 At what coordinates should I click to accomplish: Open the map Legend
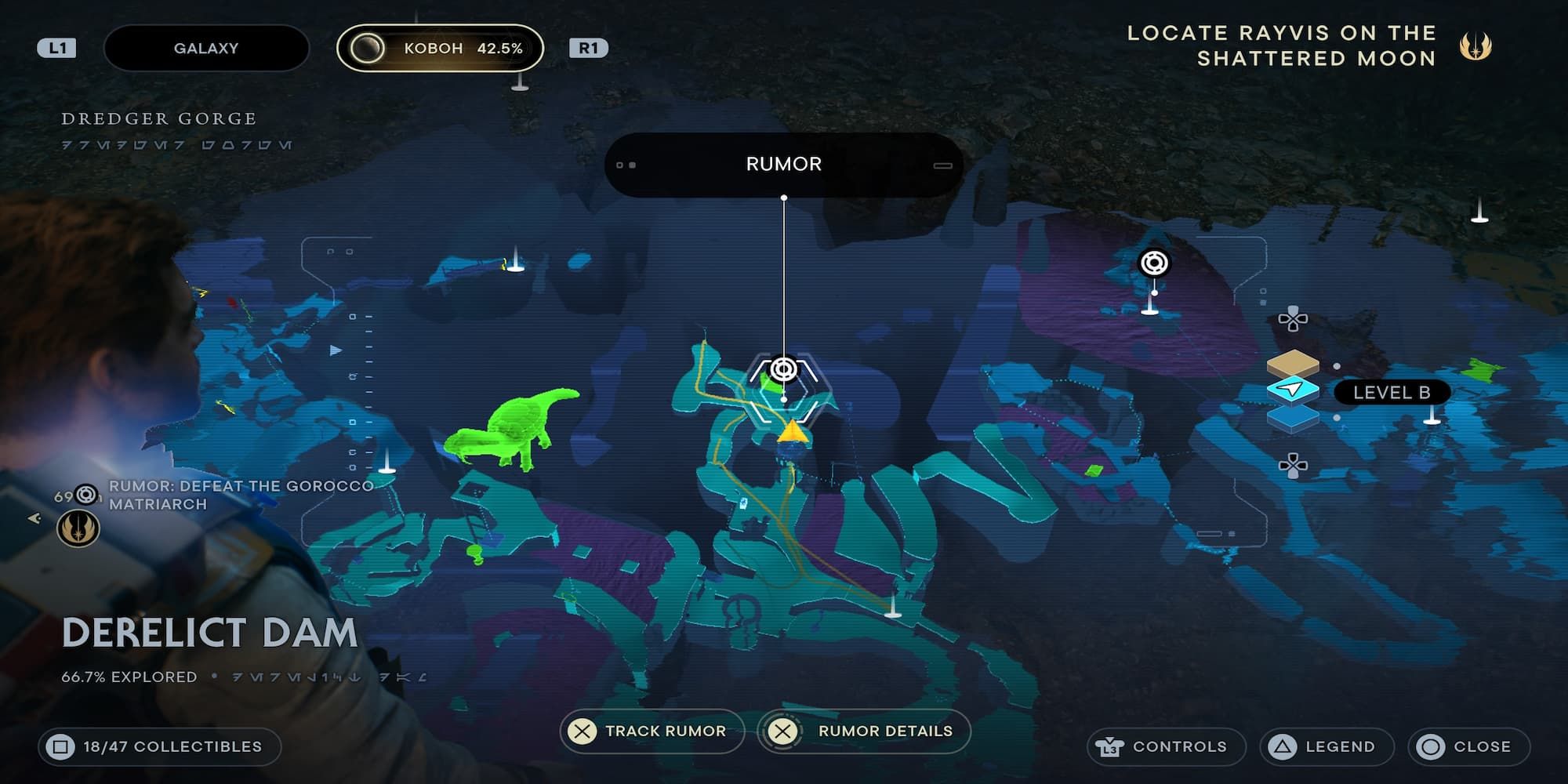tap(1327, 746)
